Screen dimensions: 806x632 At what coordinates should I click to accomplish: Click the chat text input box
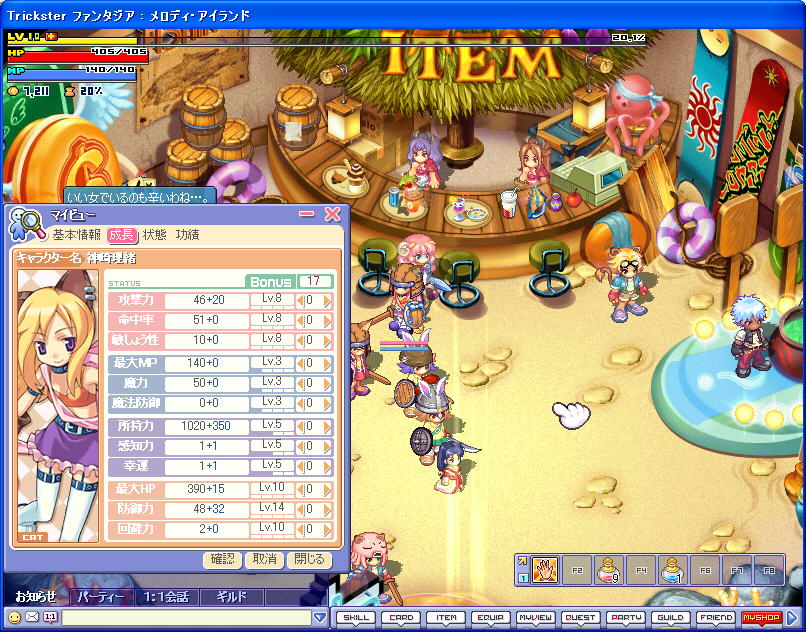coord(192,618)
